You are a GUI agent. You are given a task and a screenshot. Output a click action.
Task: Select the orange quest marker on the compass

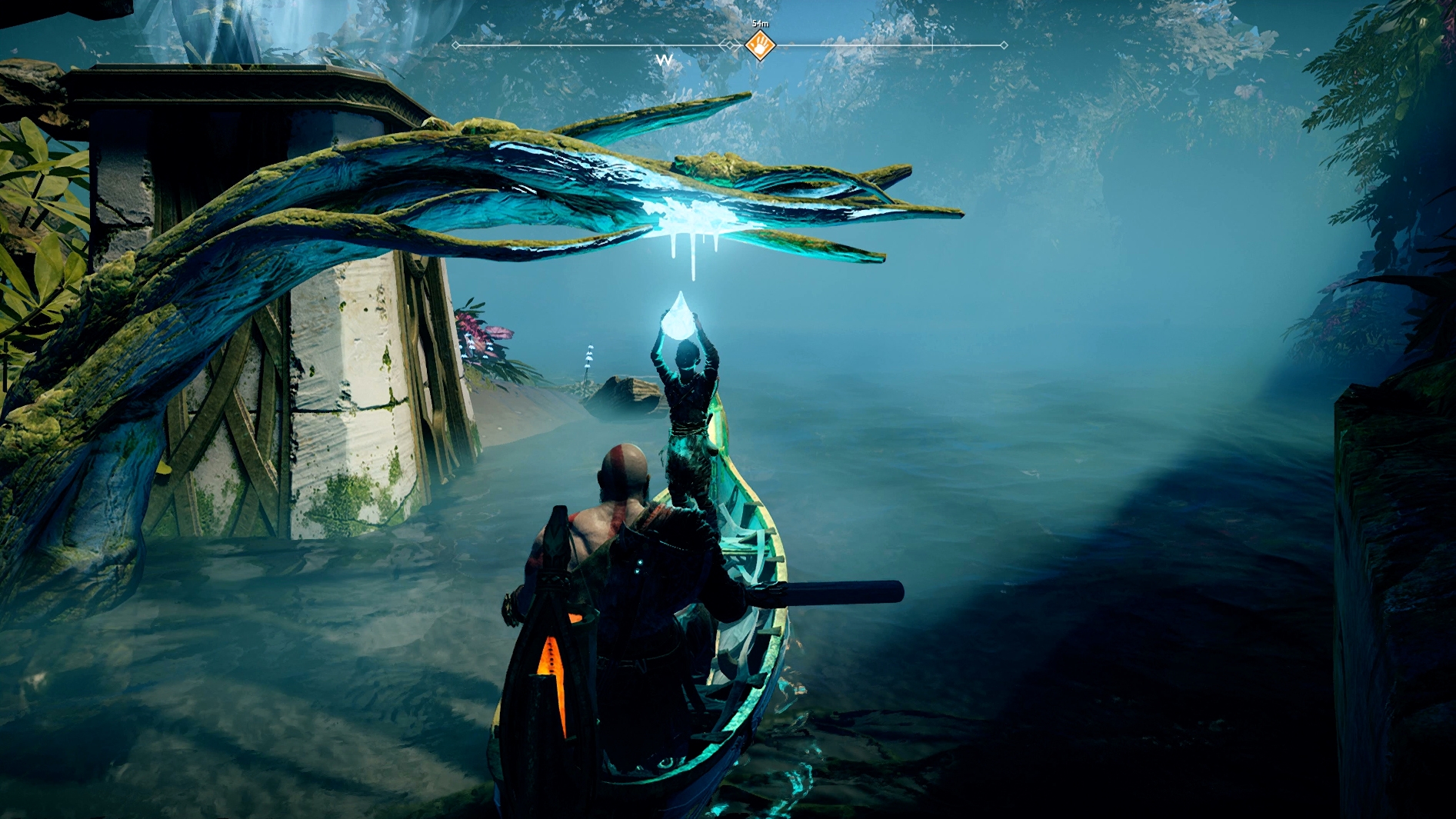click(760, 45)
